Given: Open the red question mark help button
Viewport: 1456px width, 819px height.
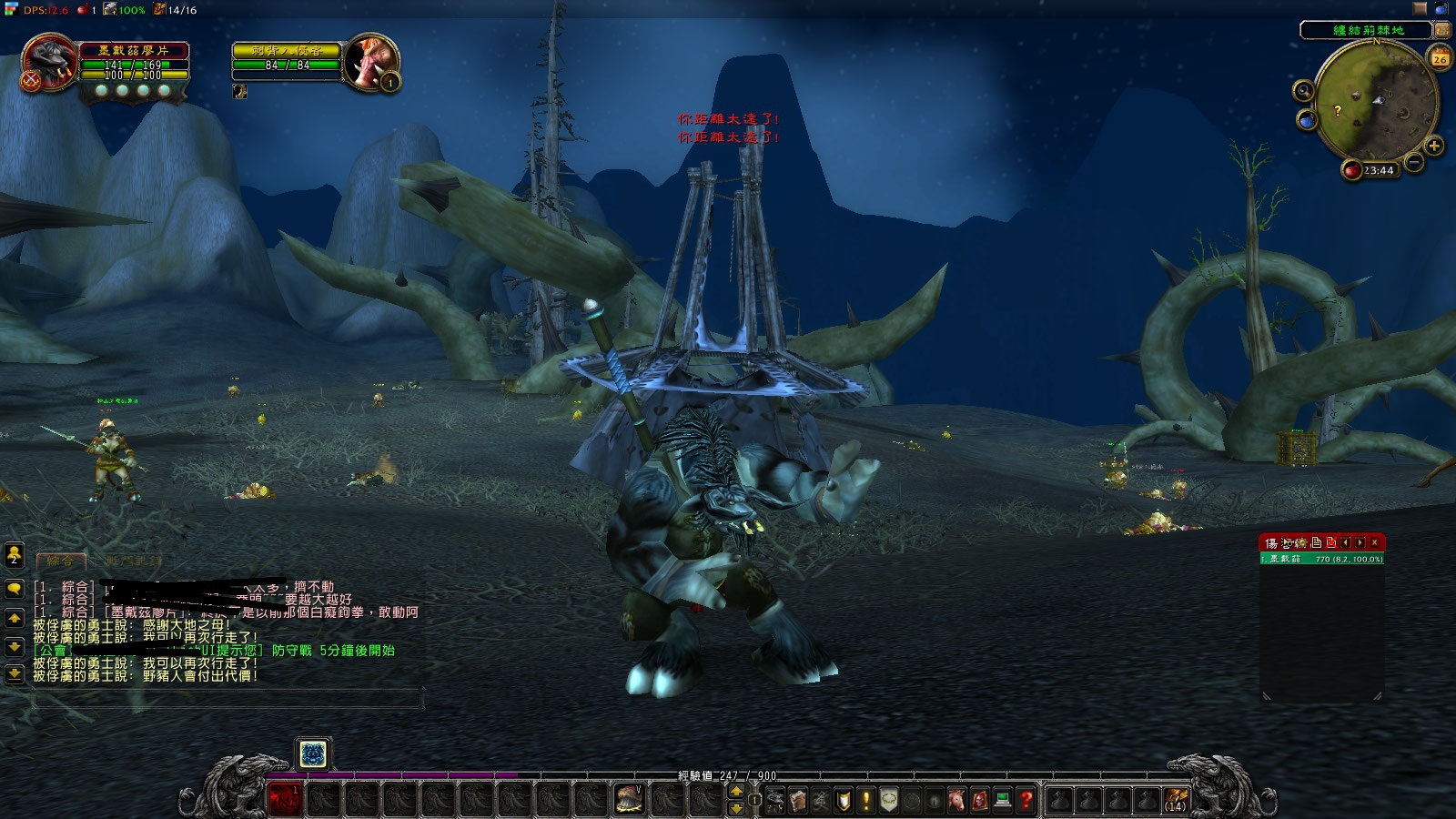Looking at the screenshot, I should [x=1026, y=800].
